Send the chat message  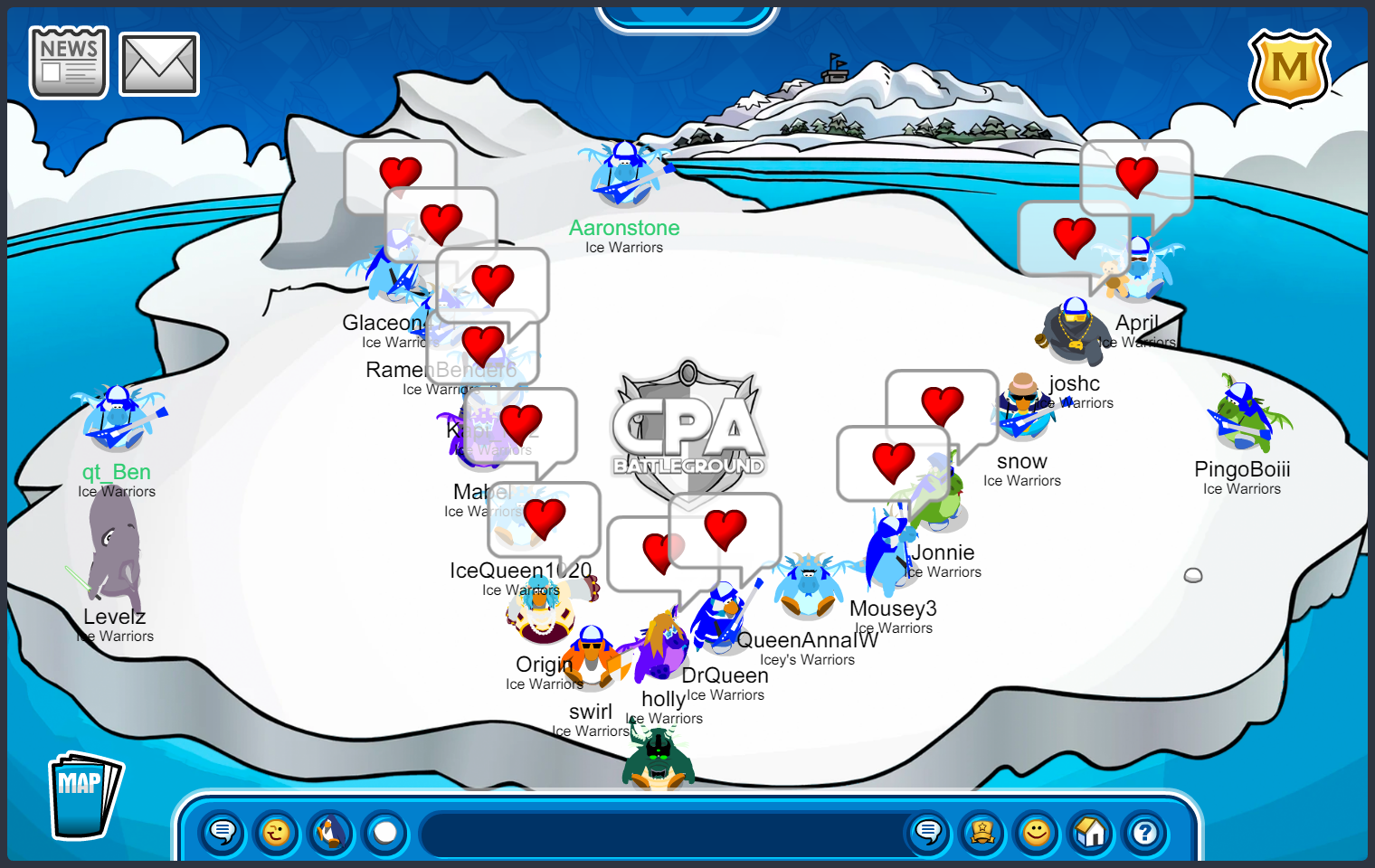(x=928, y=832)
